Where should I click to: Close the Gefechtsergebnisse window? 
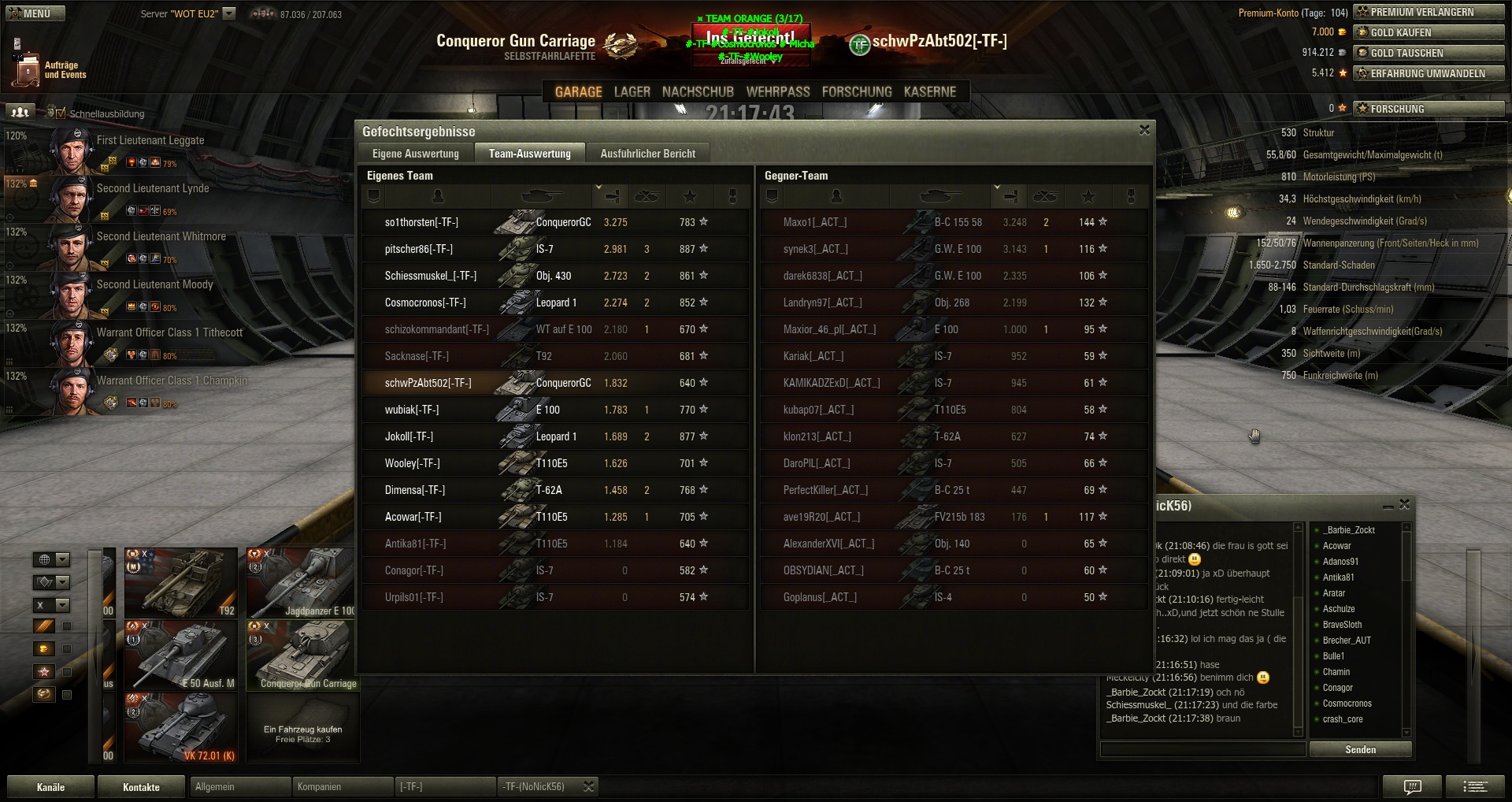[1144, 130]
